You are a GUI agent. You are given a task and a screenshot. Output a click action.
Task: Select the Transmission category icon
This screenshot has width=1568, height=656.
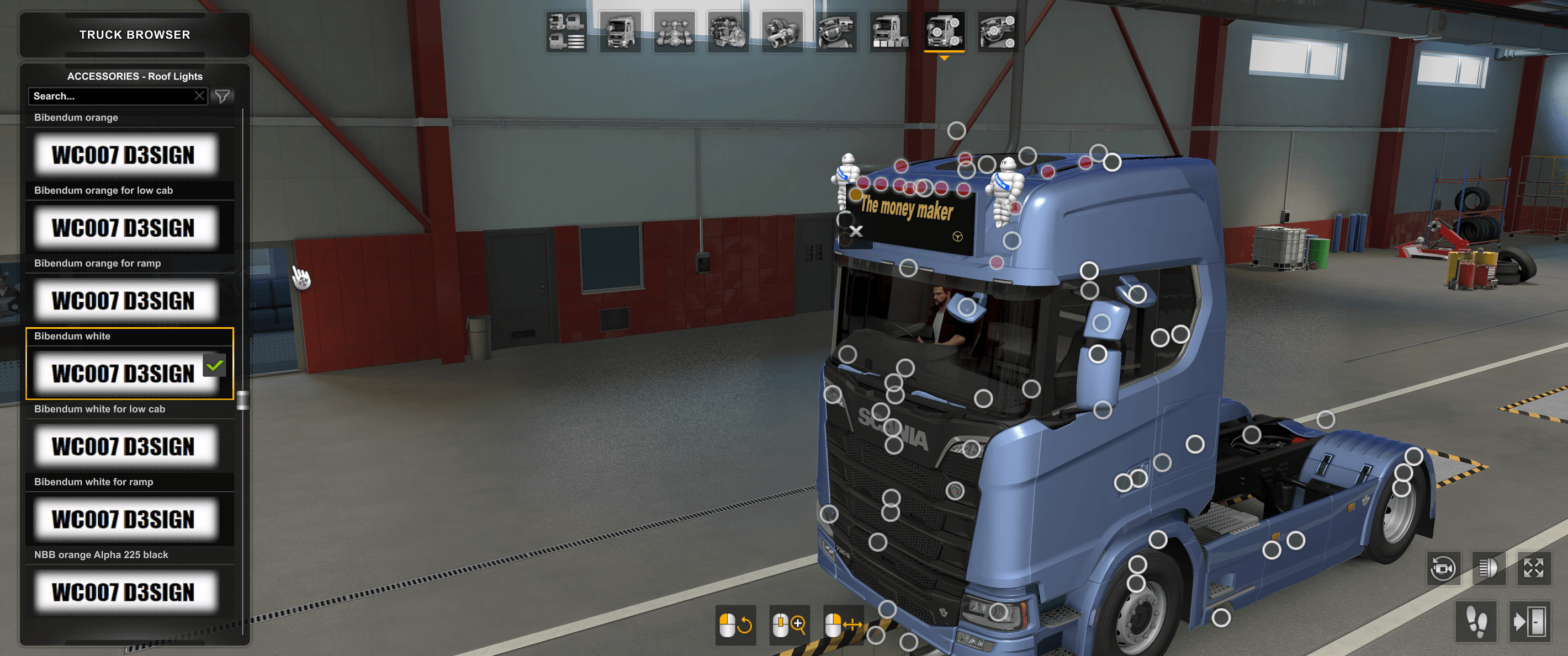782,34
